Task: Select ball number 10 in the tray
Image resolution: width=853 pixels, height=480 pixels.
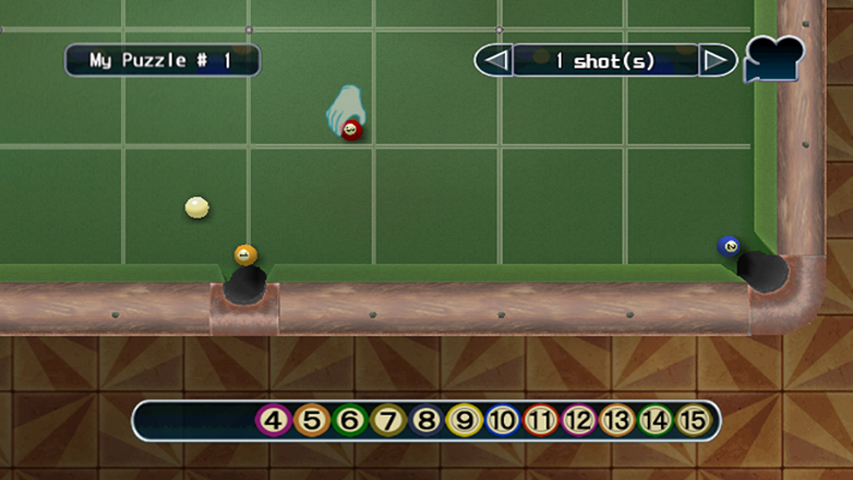Action: 502,421
